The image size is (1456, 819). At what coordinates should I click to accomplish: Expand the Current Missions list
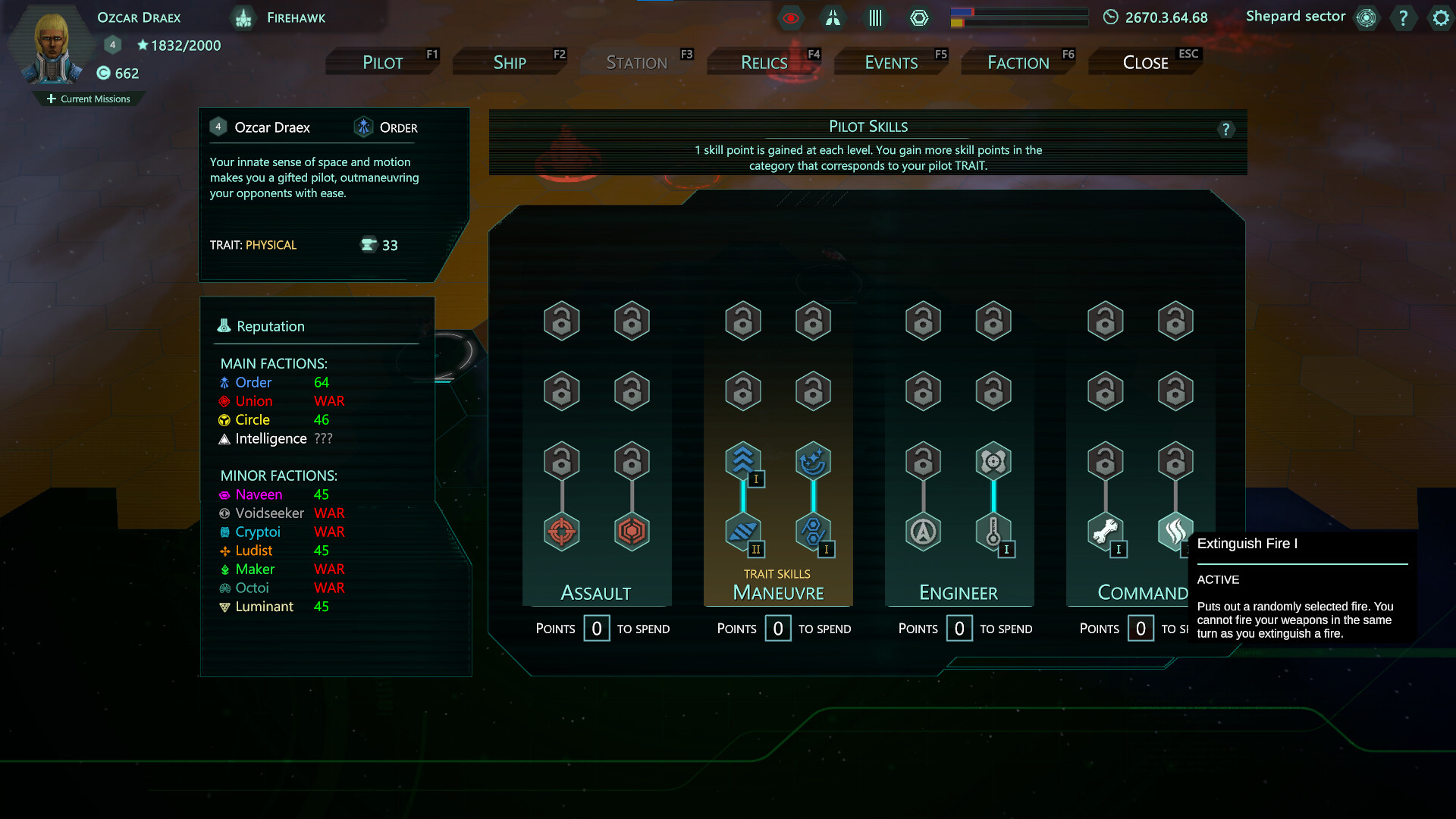pos(89,99)
